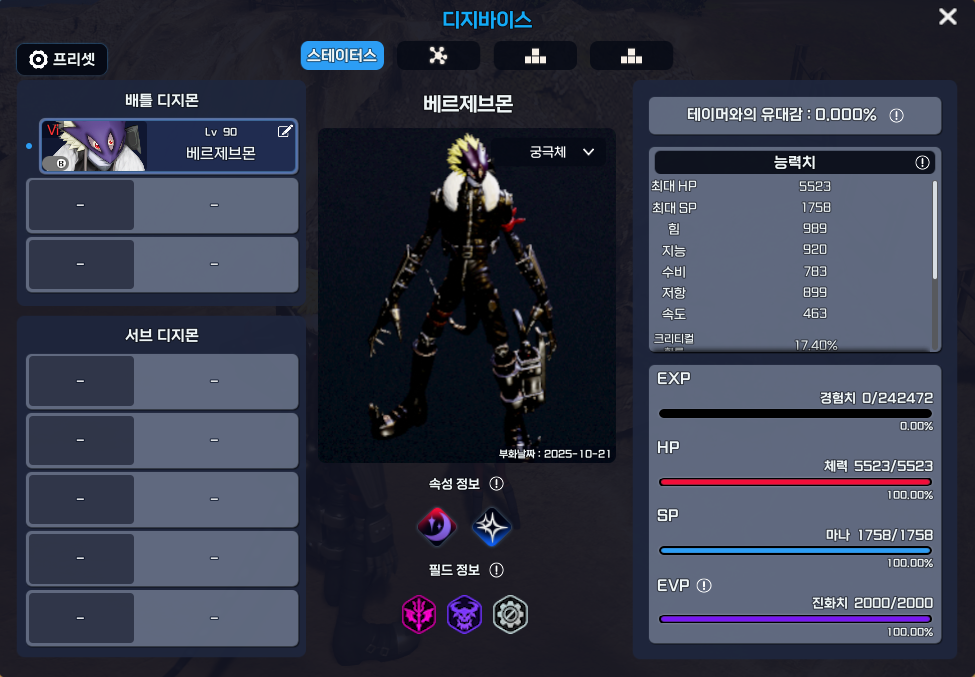Viewport: 975px width, 677px height.
Task: Open the 능력치 info tooltip icon
Action: point(922,162)
